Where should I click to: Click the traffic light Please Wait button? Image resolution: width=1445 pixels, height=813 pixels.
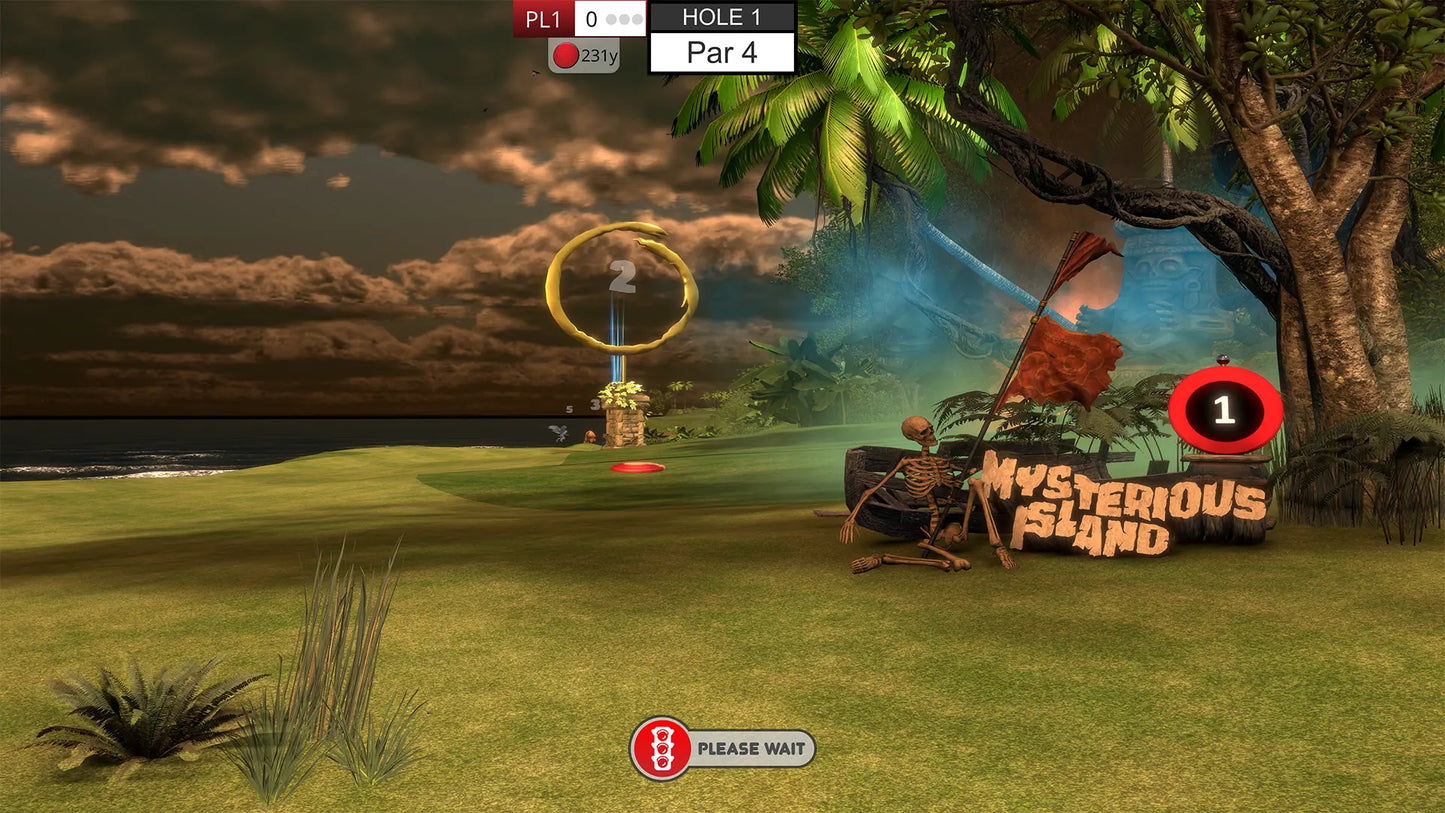coord(722,748)
